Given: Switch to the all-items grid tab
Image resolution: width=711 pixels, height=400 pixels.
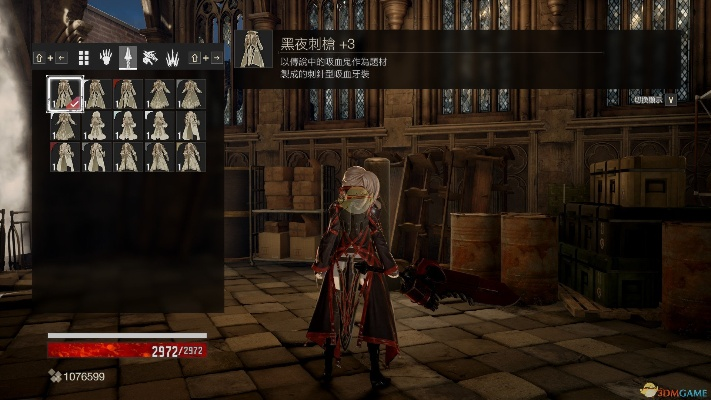Looking at the screenshot, I should click(x=84, y=58).
